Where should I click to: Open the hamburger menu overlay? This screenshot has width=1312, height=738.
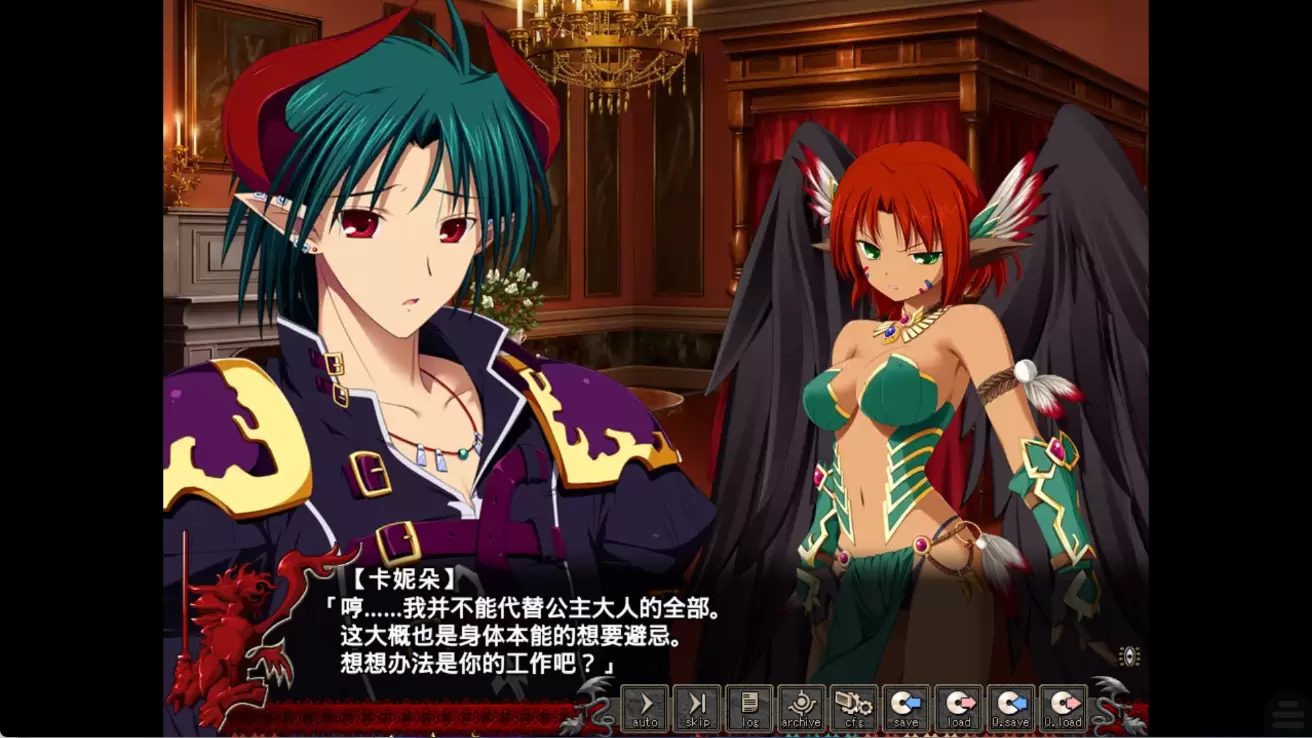[1286, 714]
